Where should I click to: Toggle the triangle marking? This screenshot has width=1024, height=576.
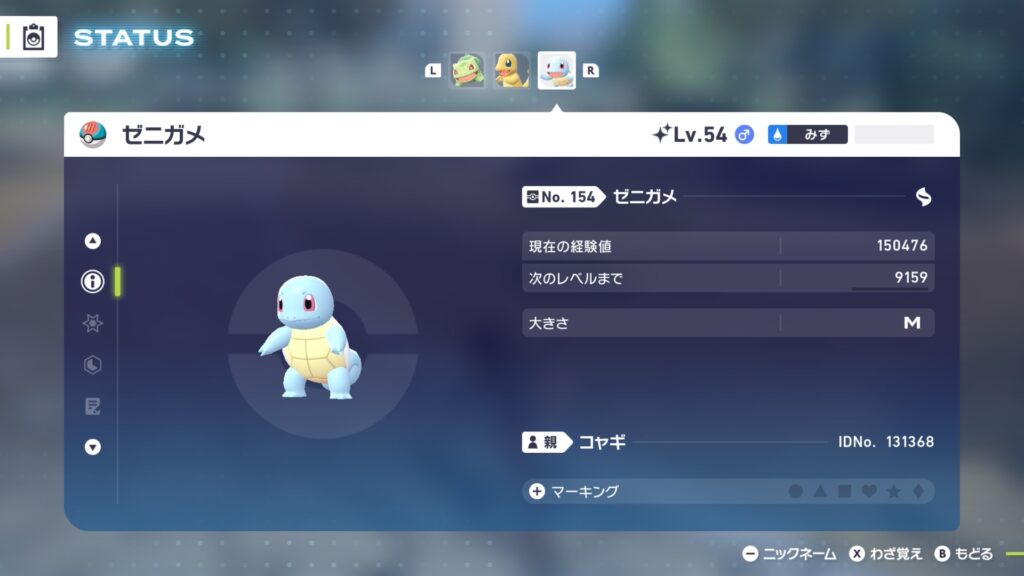(x=820, y=491)
